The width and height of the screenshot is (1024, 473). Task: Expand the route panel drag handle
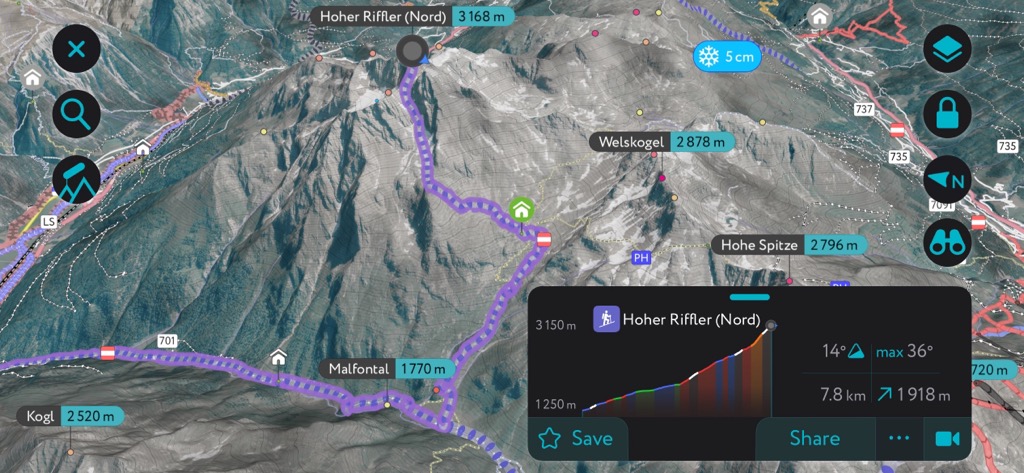tap(750, 297)
